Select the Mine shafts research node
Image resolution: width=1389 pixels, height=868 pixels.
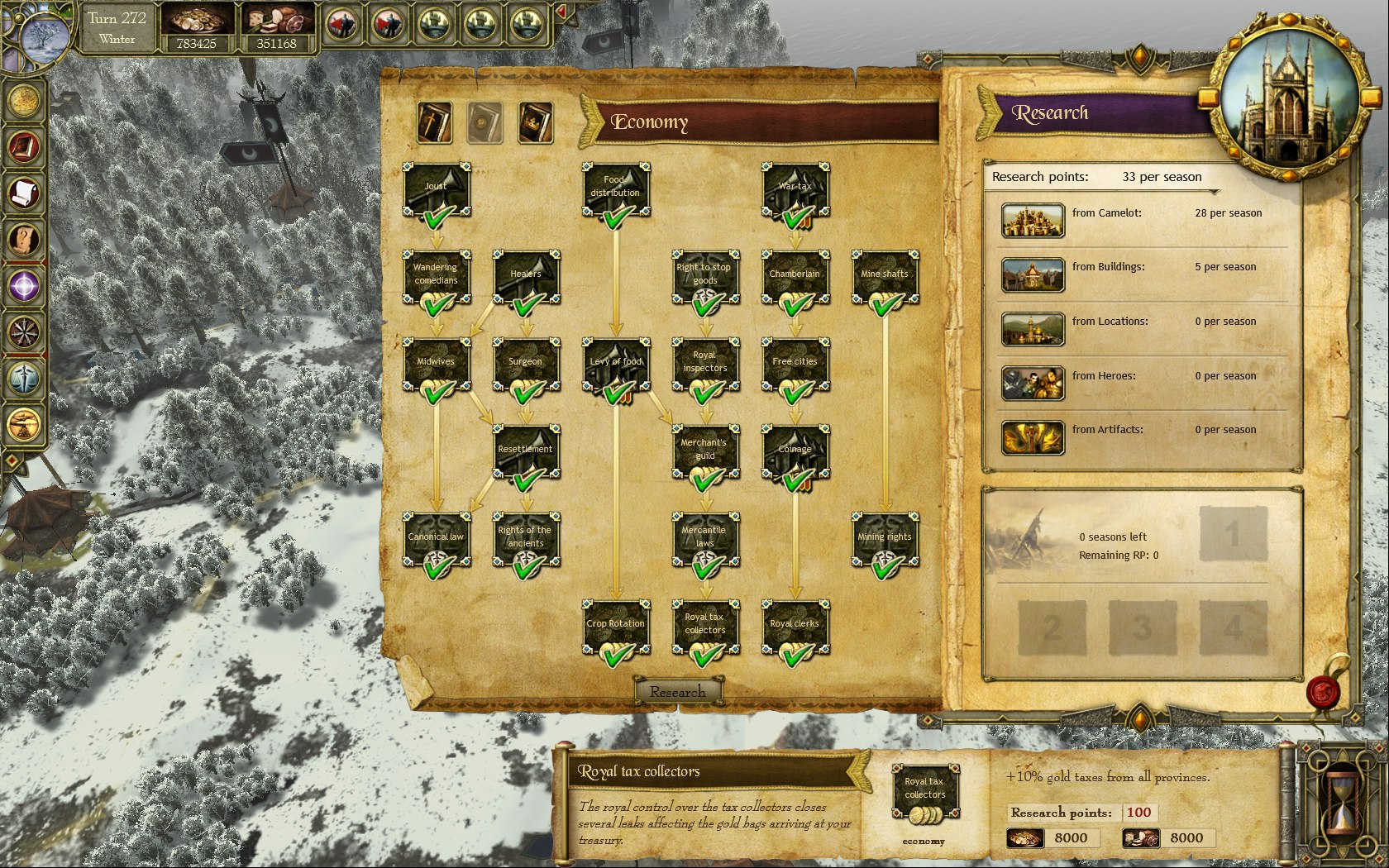tap(885, 277)
